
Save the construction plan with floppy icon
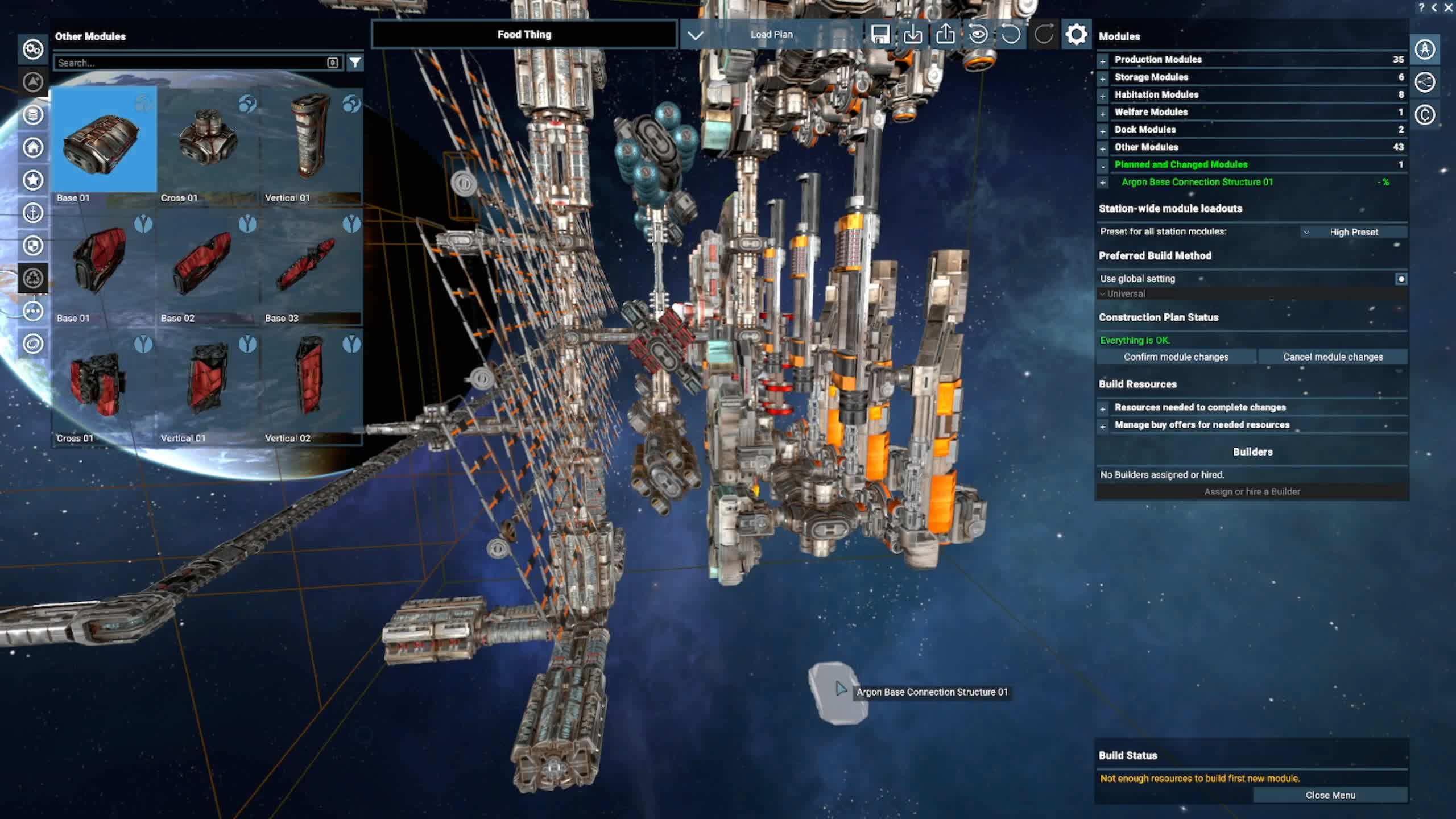[879, 35]
